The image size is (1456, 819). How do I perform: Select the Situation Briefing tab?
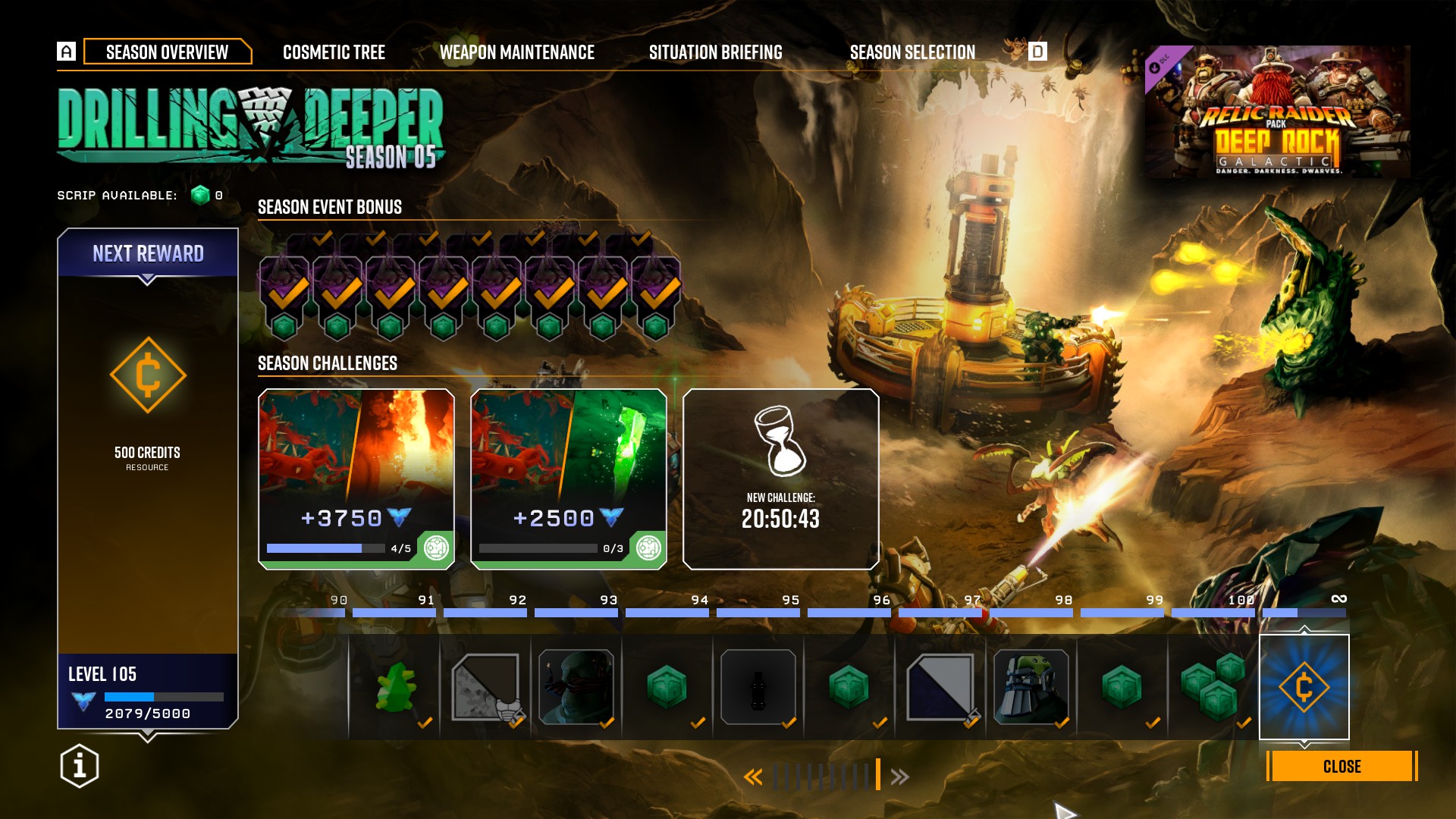point(715,52)
